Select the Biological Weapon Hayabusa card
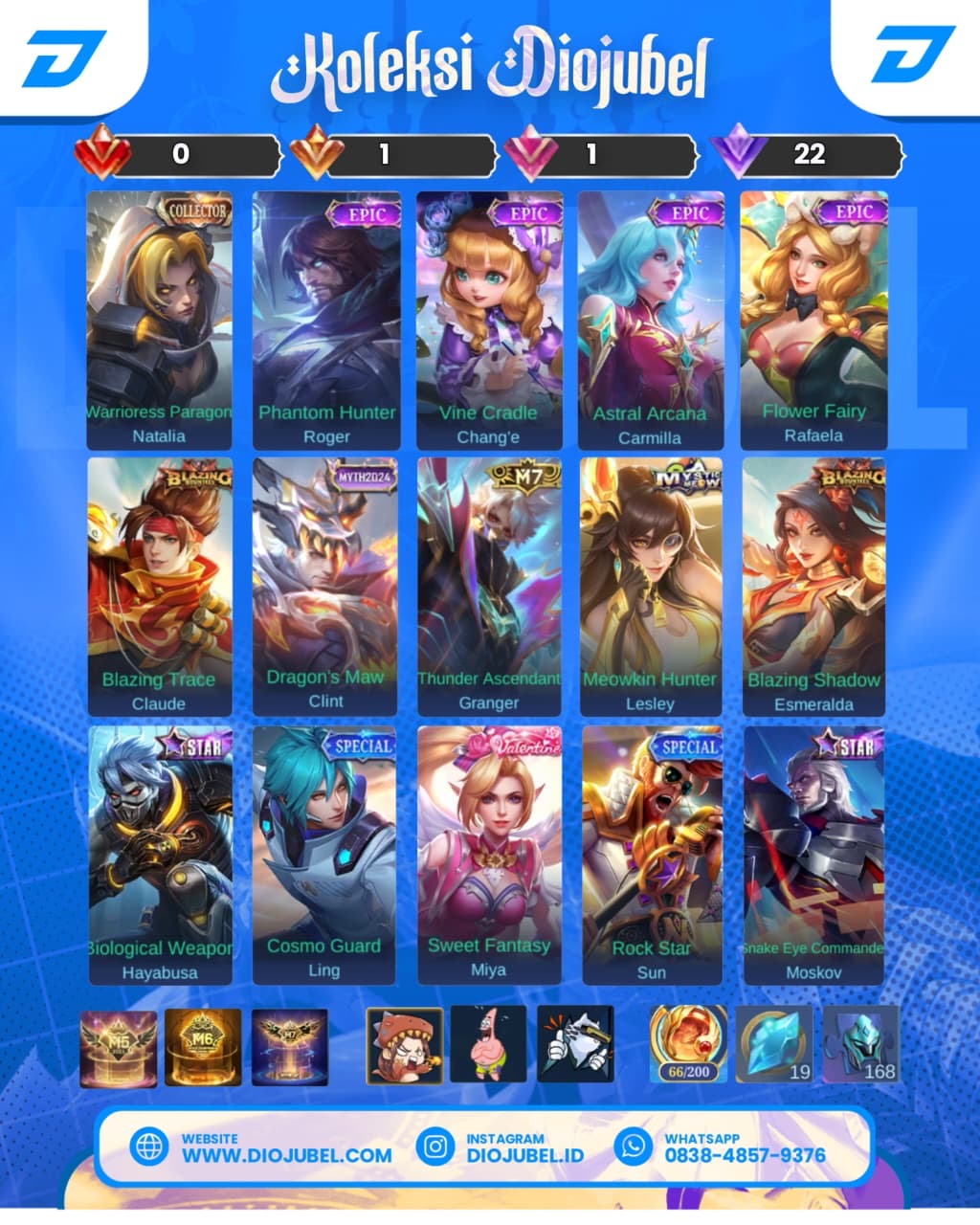The height and width of the screenshot is (1225, 980). click(160, 855)
